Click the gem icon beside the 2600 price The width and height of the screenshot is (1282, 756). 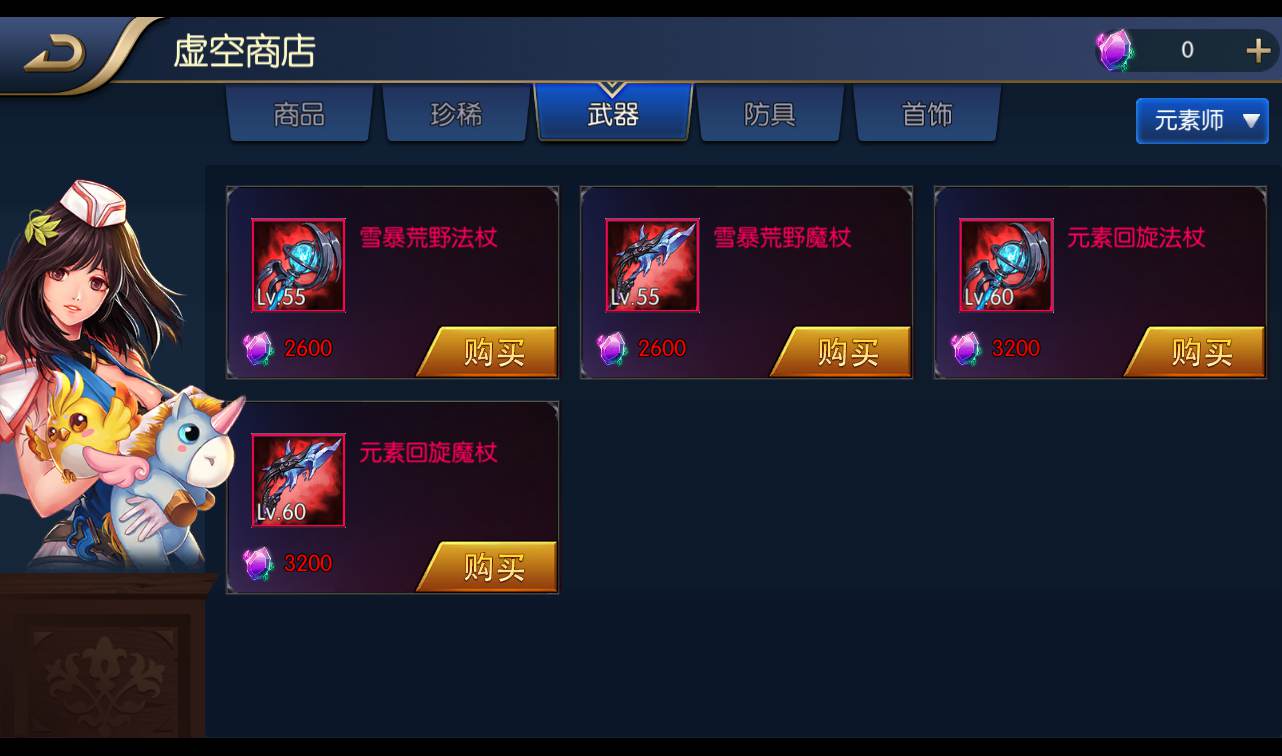pyautogui.click(x=258, y=348)
